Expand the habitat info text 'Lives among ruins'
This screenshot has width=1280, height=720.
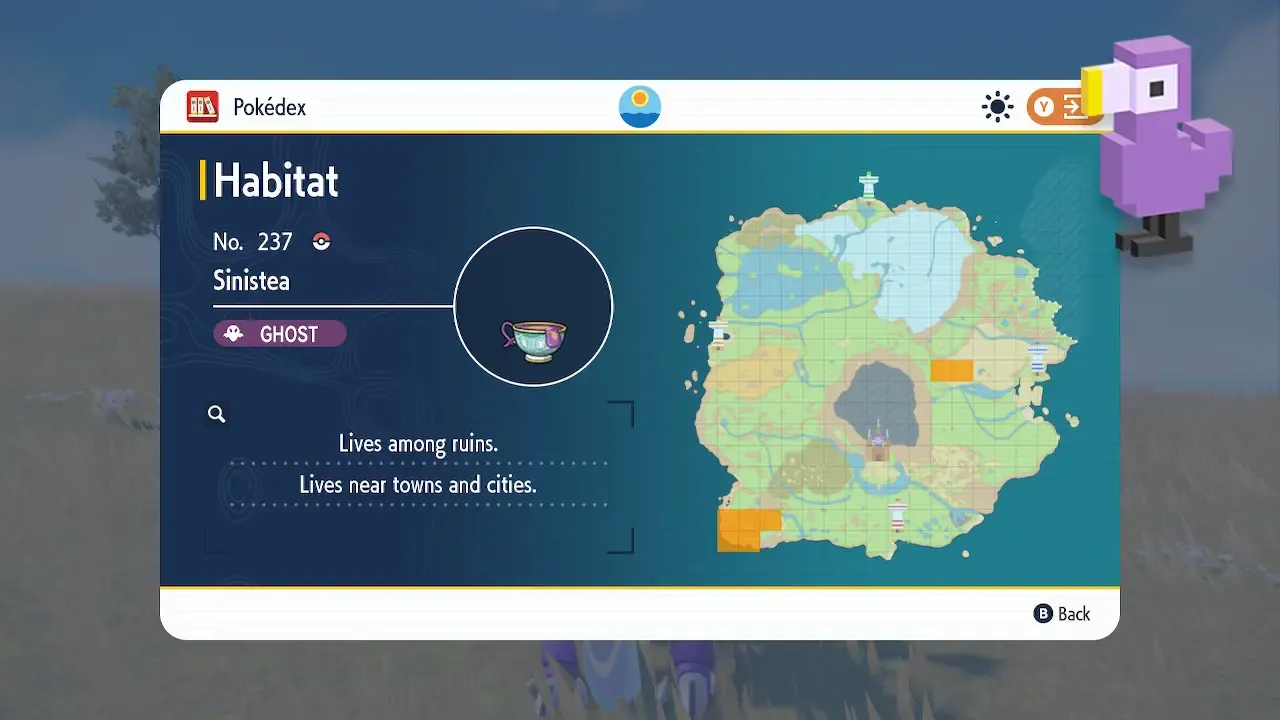tap(420, 443)
